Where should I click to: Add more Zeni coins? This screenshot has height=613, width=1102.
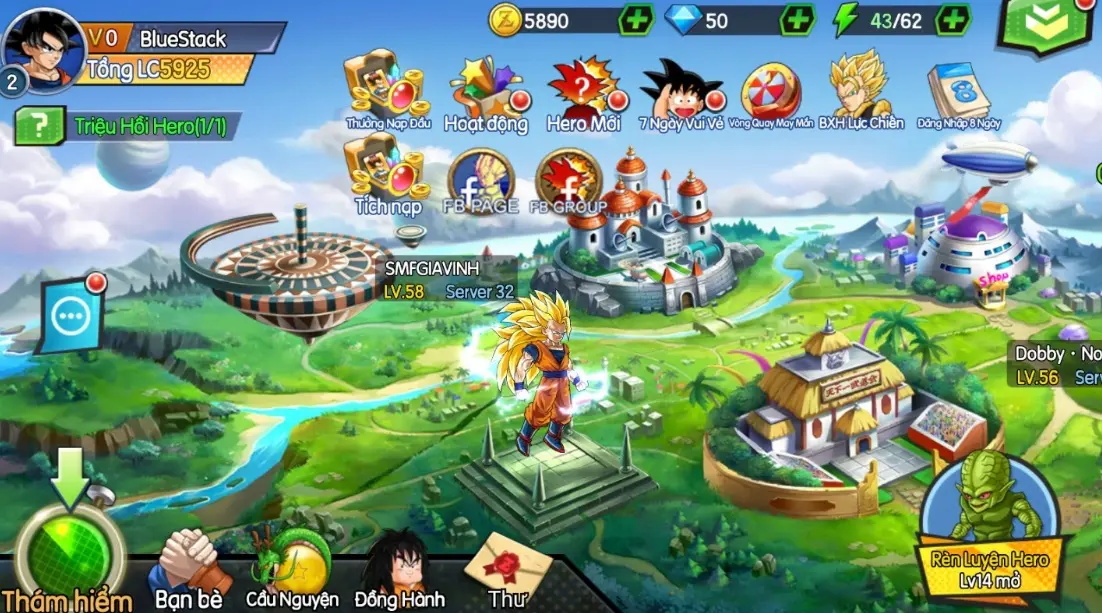coord(636,20)
